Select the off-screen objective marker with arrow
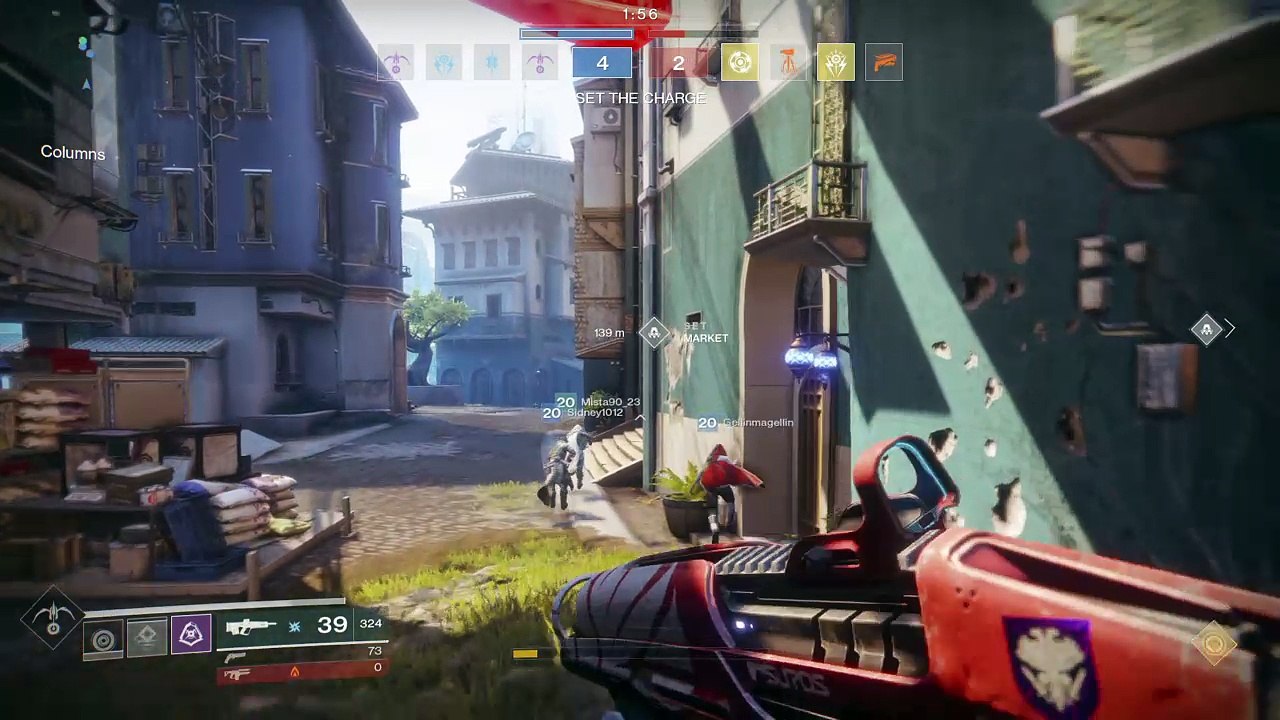The width and height of the screenshot is (1280, 720). coord(1207,328)
